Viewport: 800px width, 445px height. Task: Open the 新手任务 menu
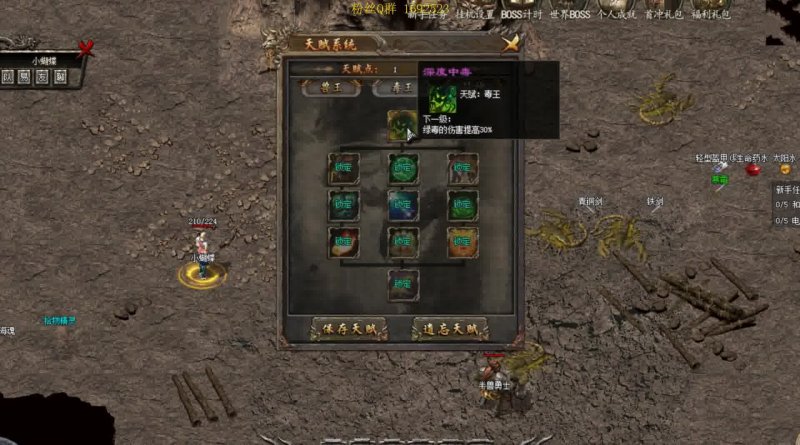point(425,15)
